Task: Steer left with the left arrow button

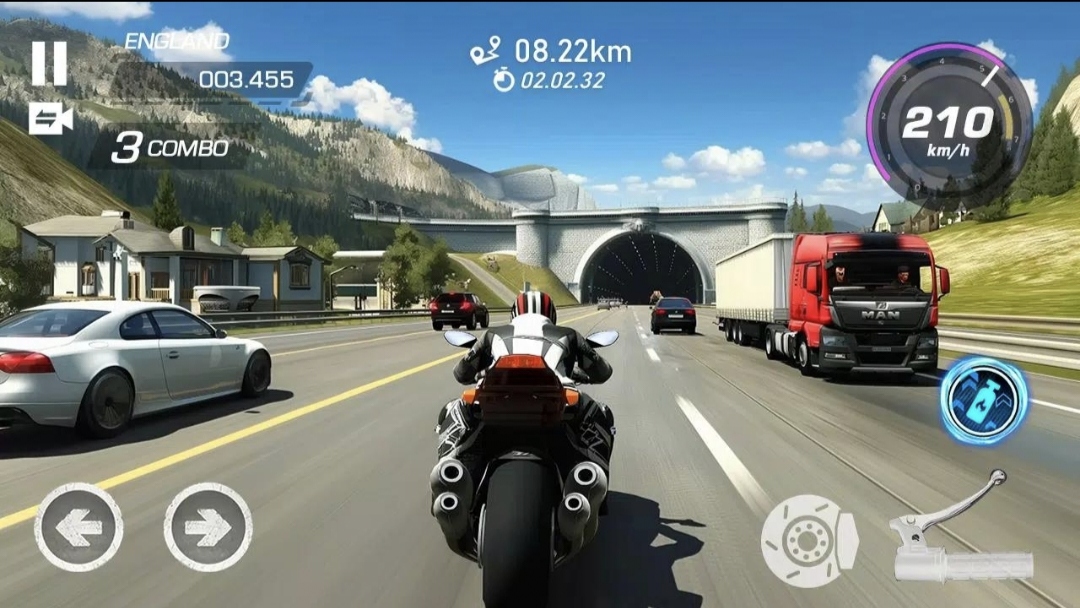Action: (79, 527)
